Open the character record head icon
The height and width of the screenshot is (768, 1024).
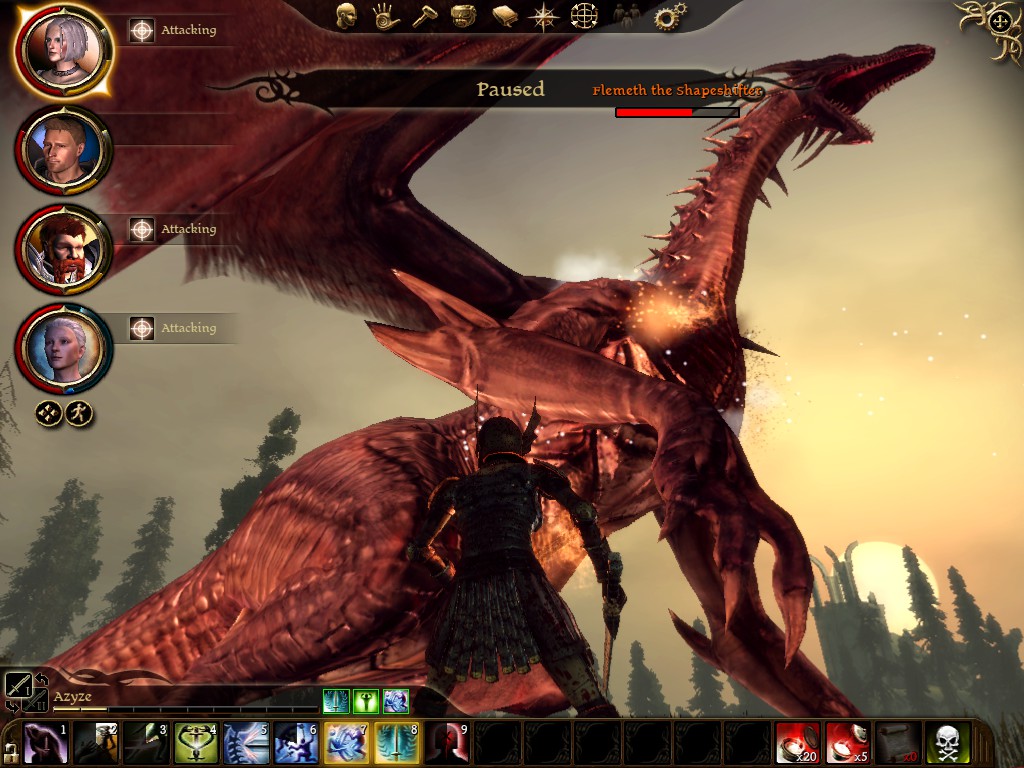click(346, 16)
